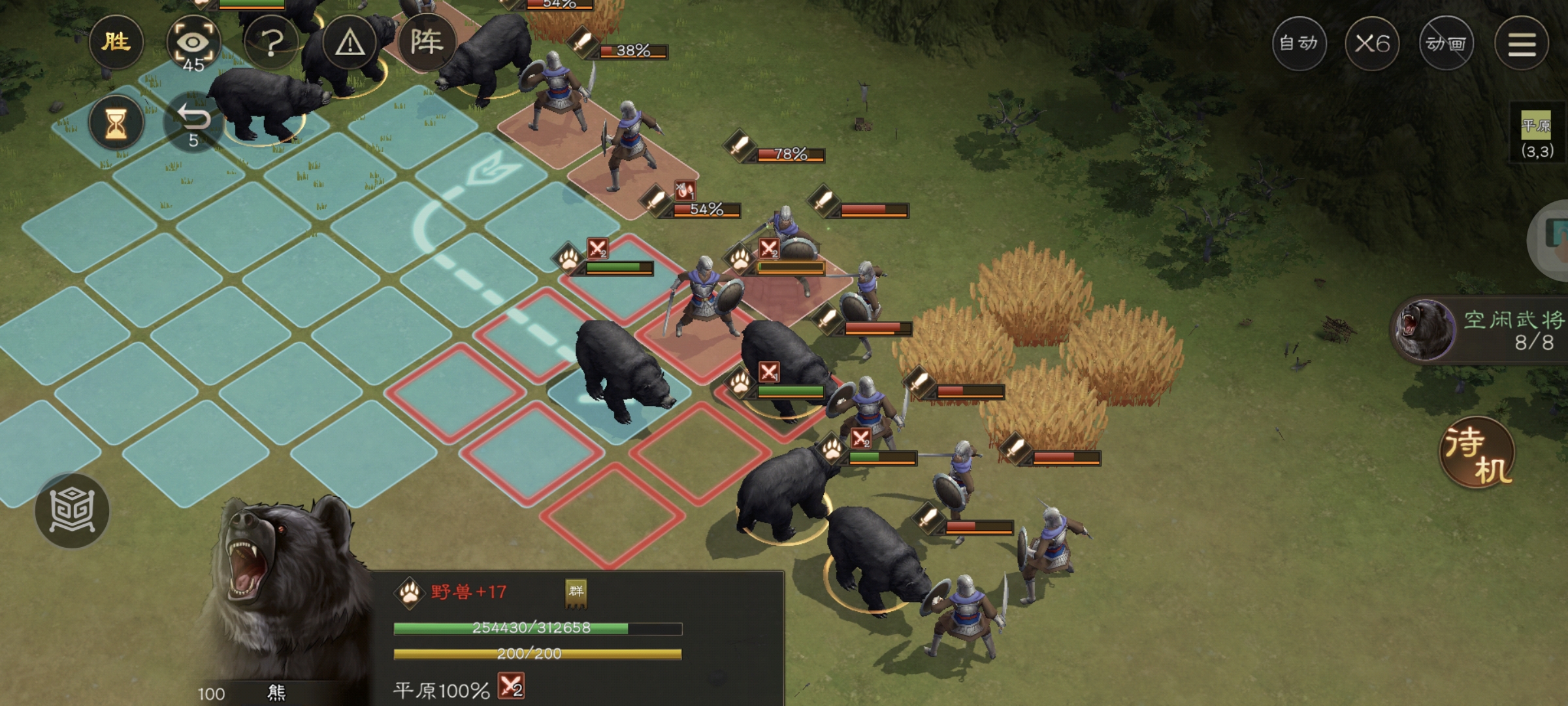1568x706 pixels.
Task: Toggle auto battle 自动
Action: [x=1299, y=44]
